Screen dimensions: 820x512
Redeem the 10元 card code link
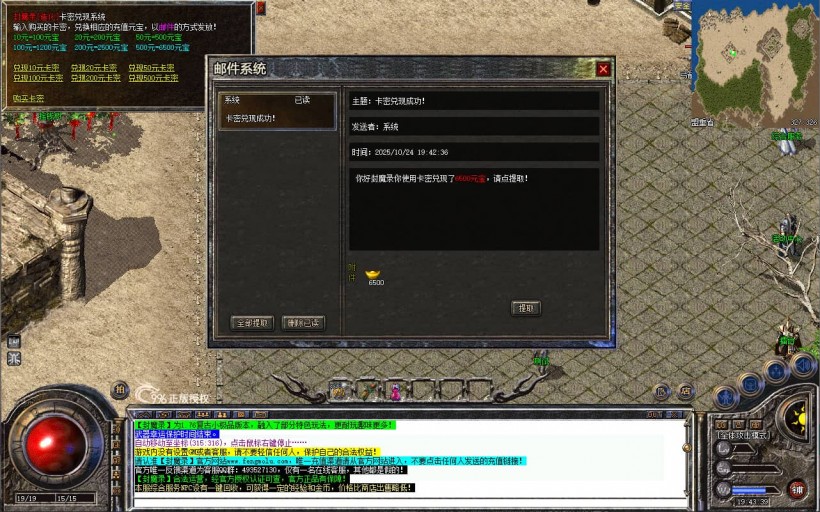(x=37, y=67)
